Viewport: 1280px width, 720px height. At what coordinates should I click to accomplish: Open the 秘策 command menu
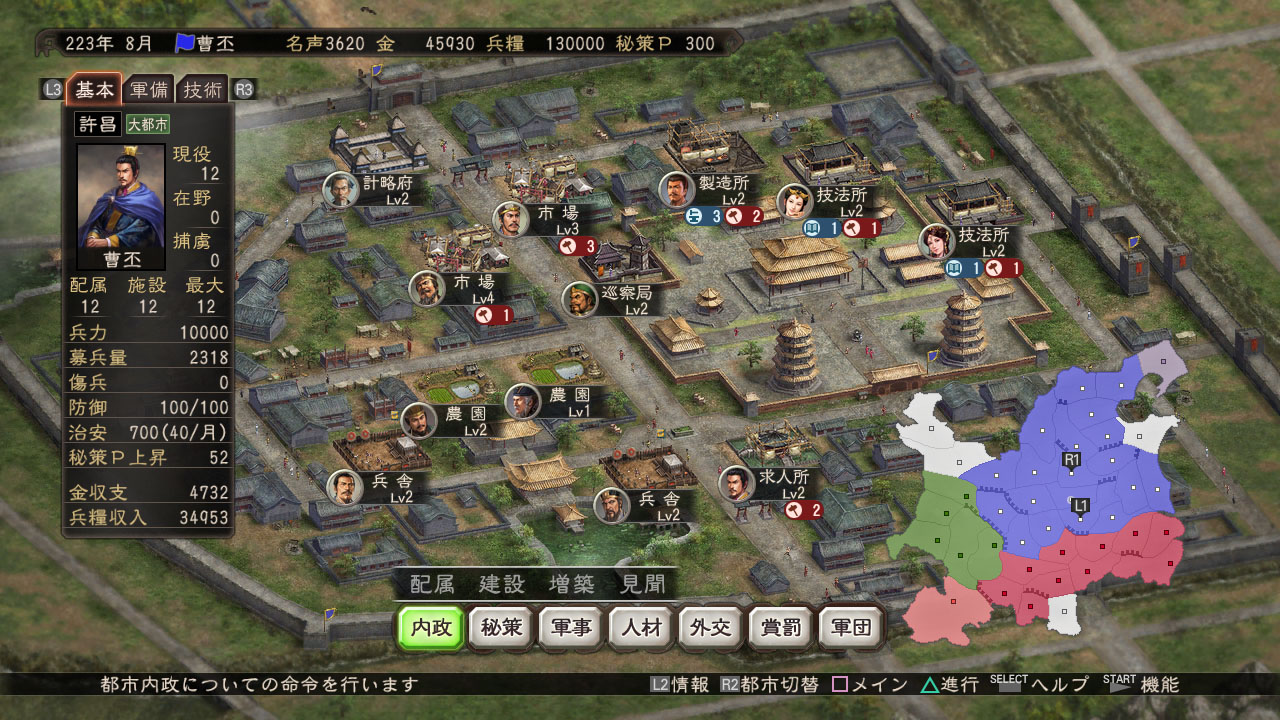tap(501, 628)
